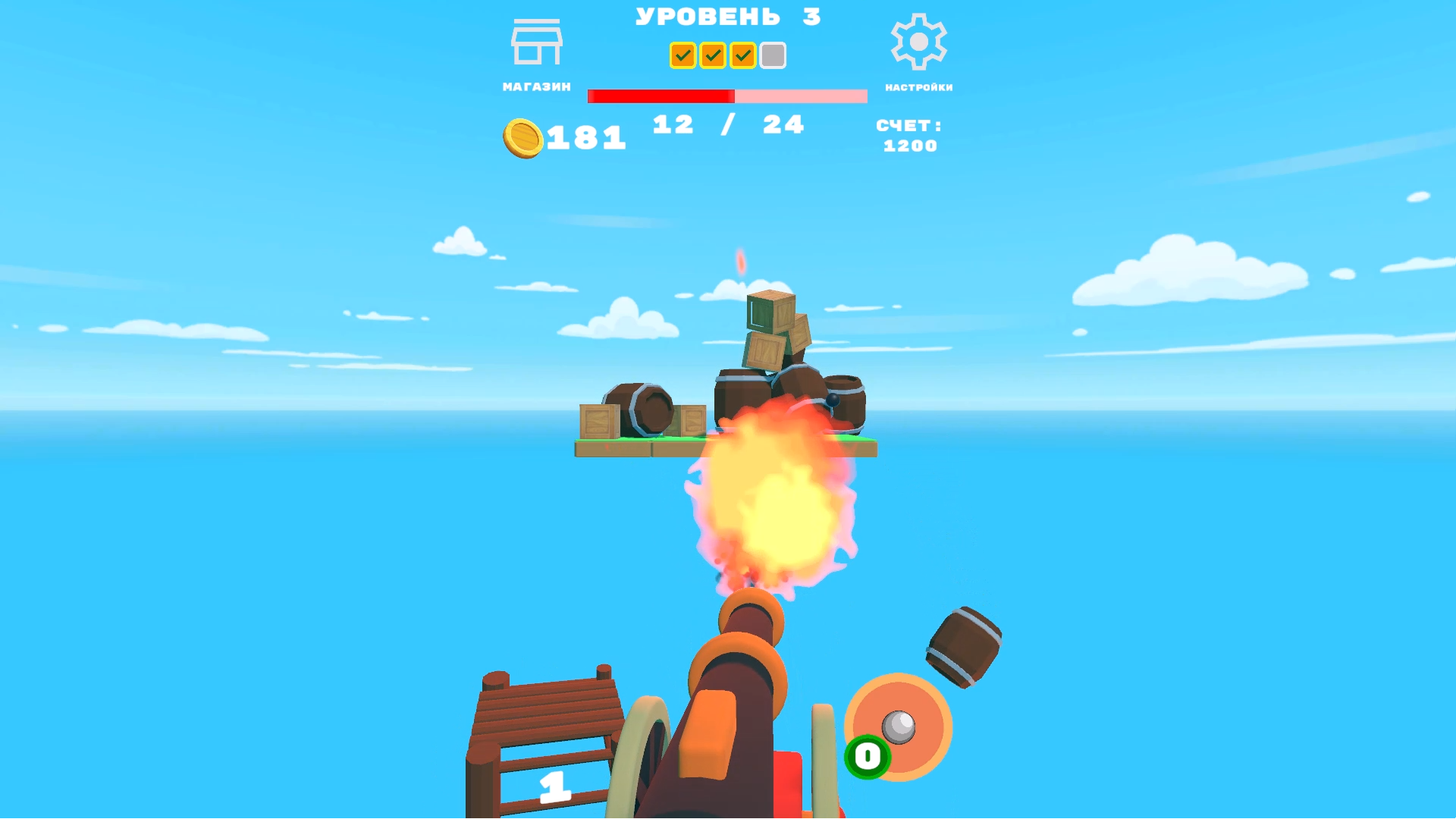This screenshot has height=819, width=1456.
Task: Click the green crate atop the stack
Action: pyautogui.click(x=762, y=312)
